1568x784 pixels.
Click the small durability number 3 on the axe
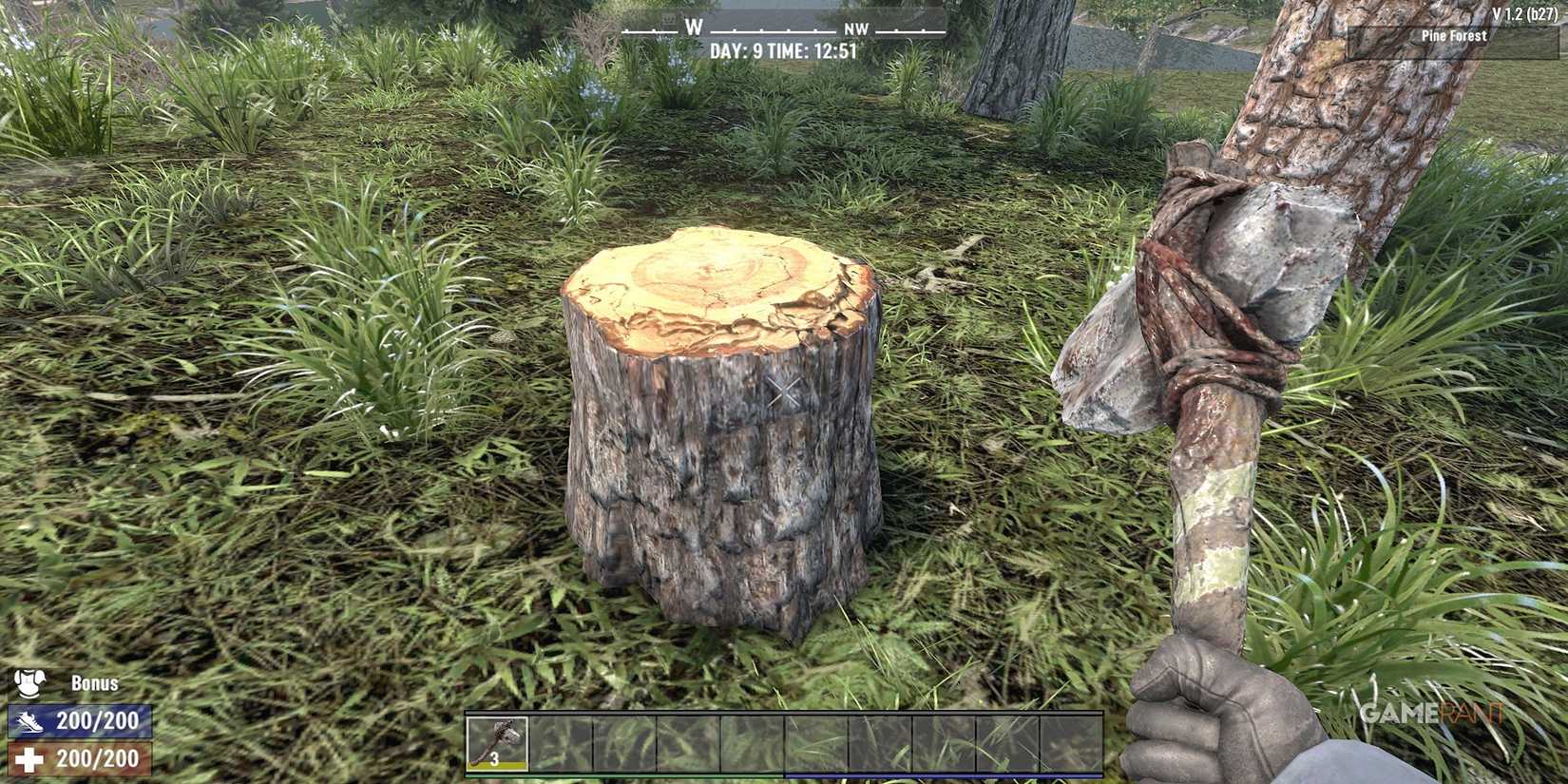494,760
